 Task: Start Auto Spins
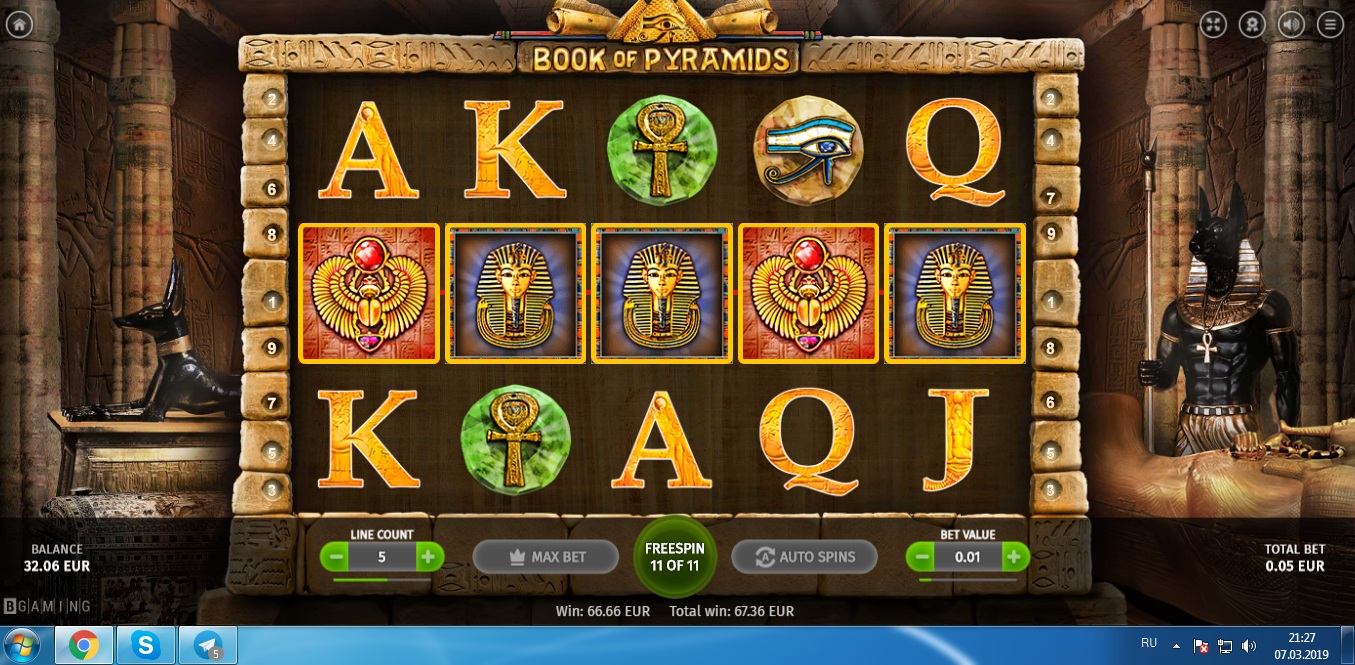tap(804, 557)
